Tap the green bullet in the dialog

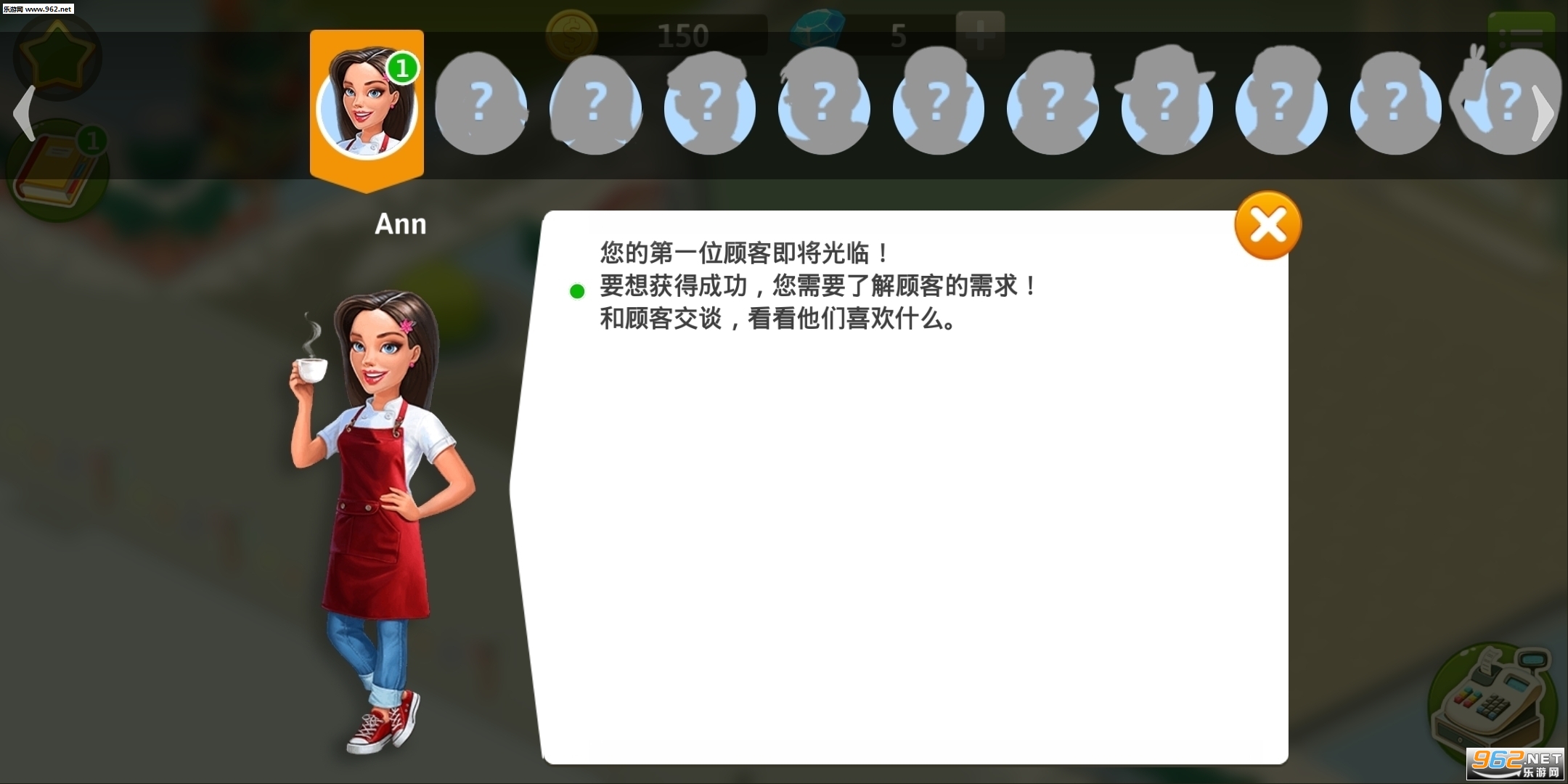(577, 290)
